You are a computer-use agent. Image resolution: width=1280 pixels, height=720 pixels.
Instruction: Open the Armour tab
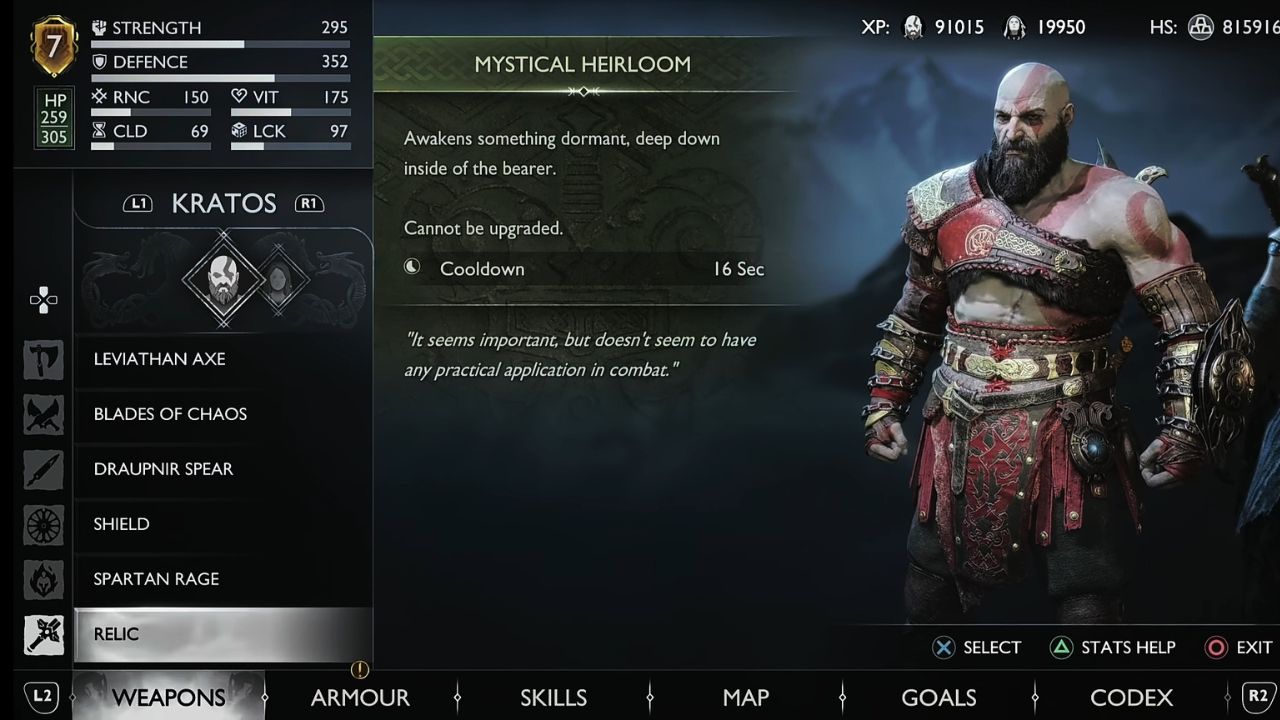coord(360,697)
